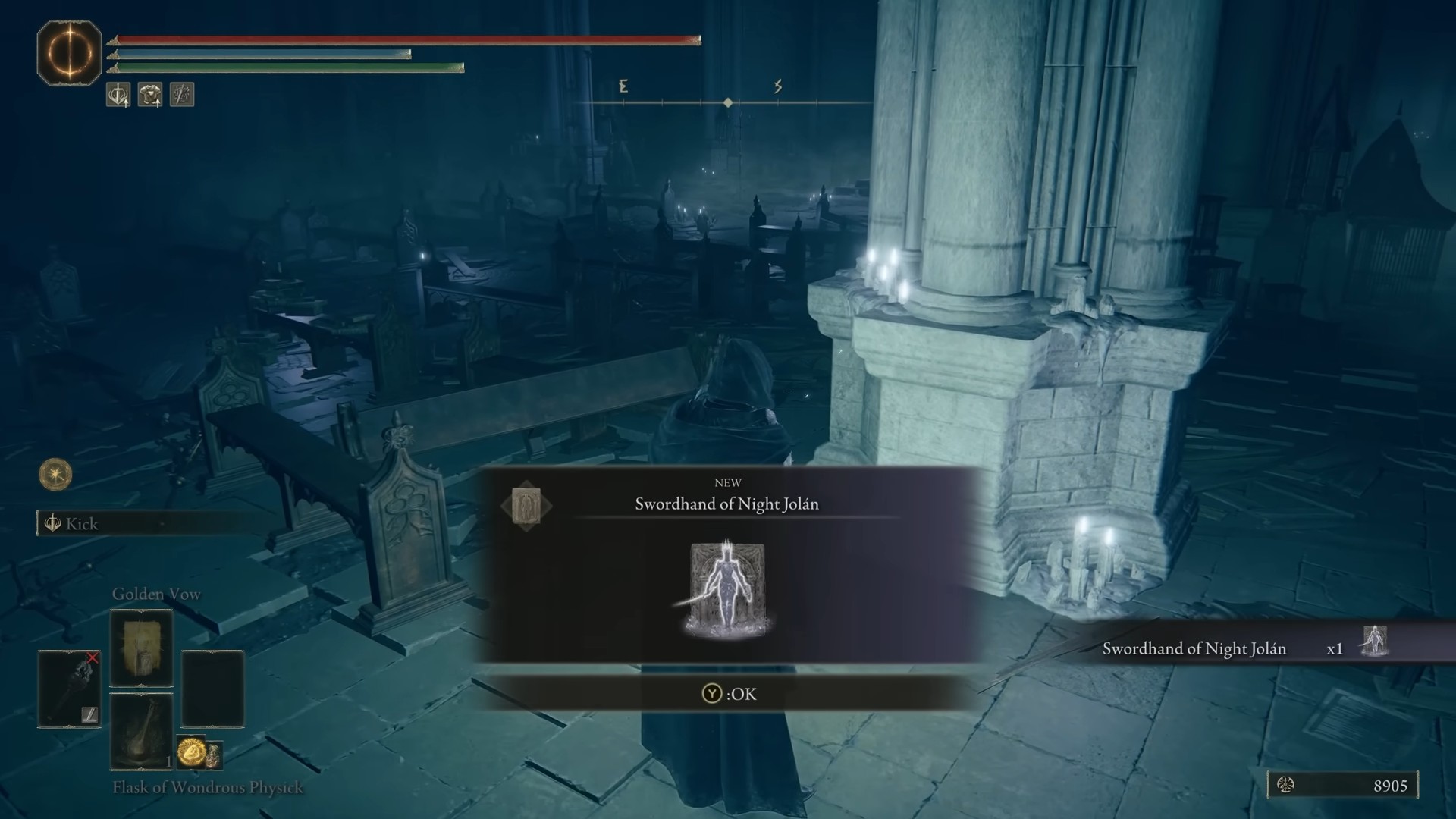
Task: Select the Kick skill label
Action: 82,524
